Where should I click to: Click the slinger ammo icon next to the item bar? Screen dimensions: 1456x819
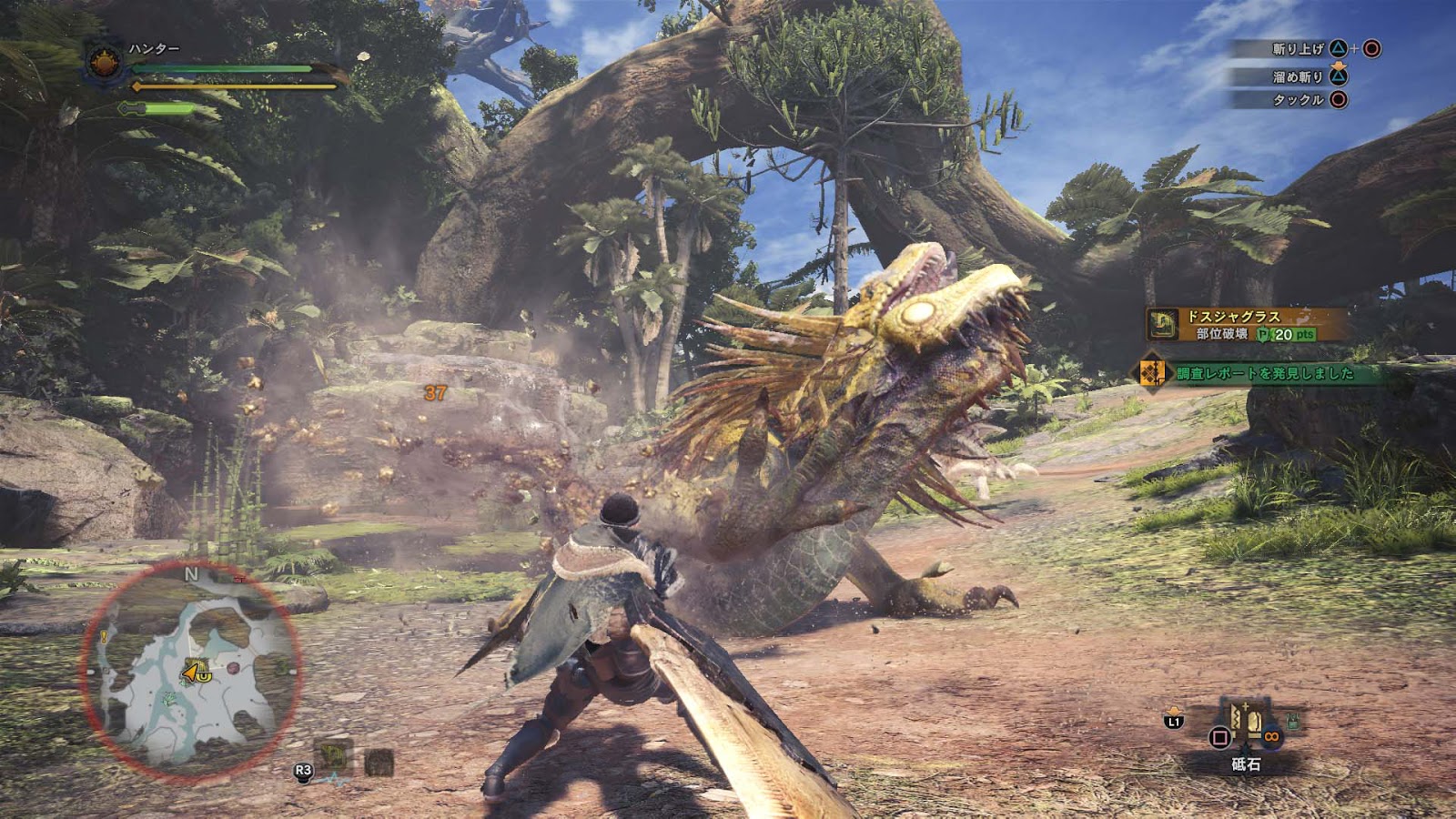click(1272, 737)
